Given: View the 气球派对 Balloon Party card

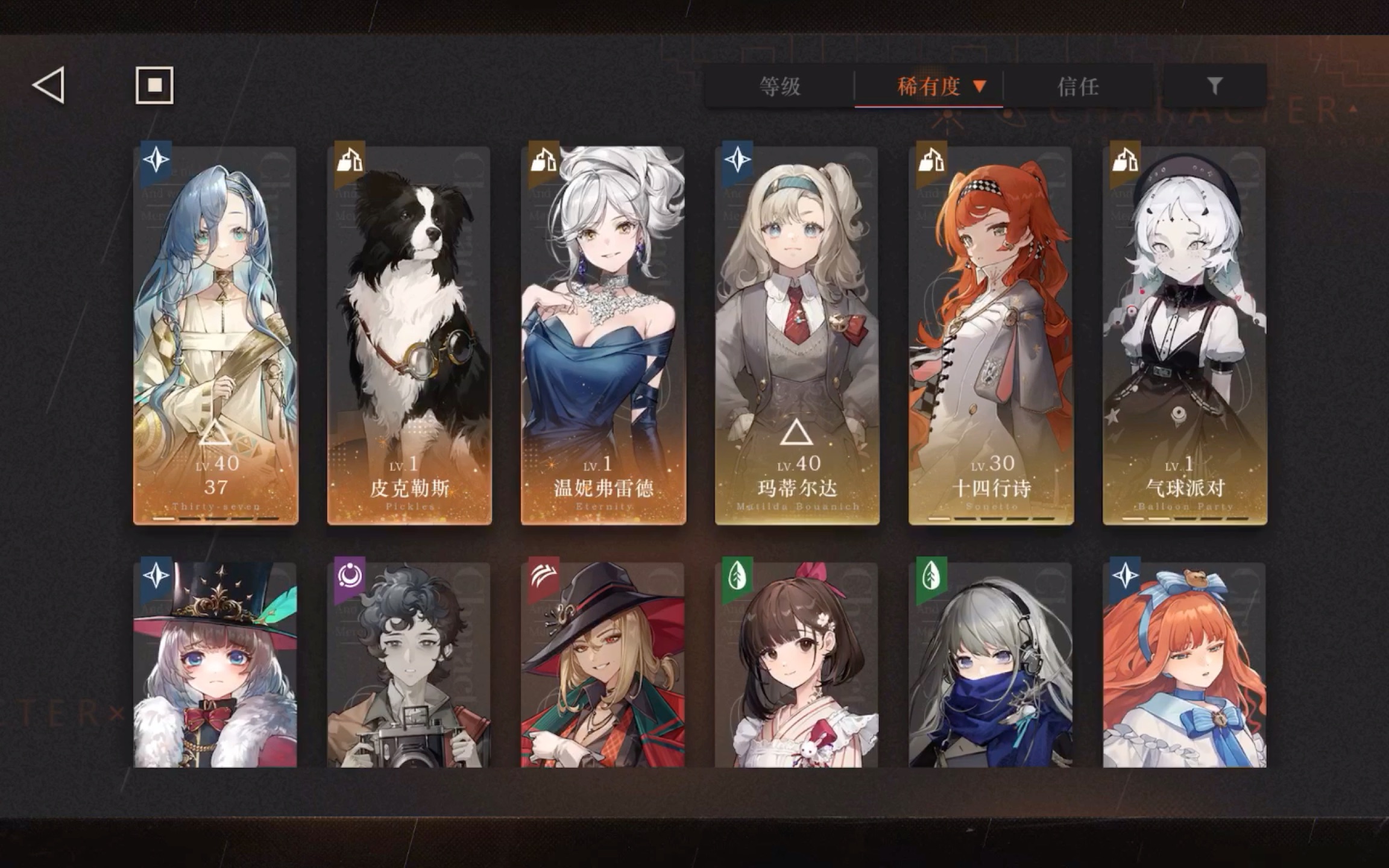Looking at the screenshot, I should [1185, 335].
